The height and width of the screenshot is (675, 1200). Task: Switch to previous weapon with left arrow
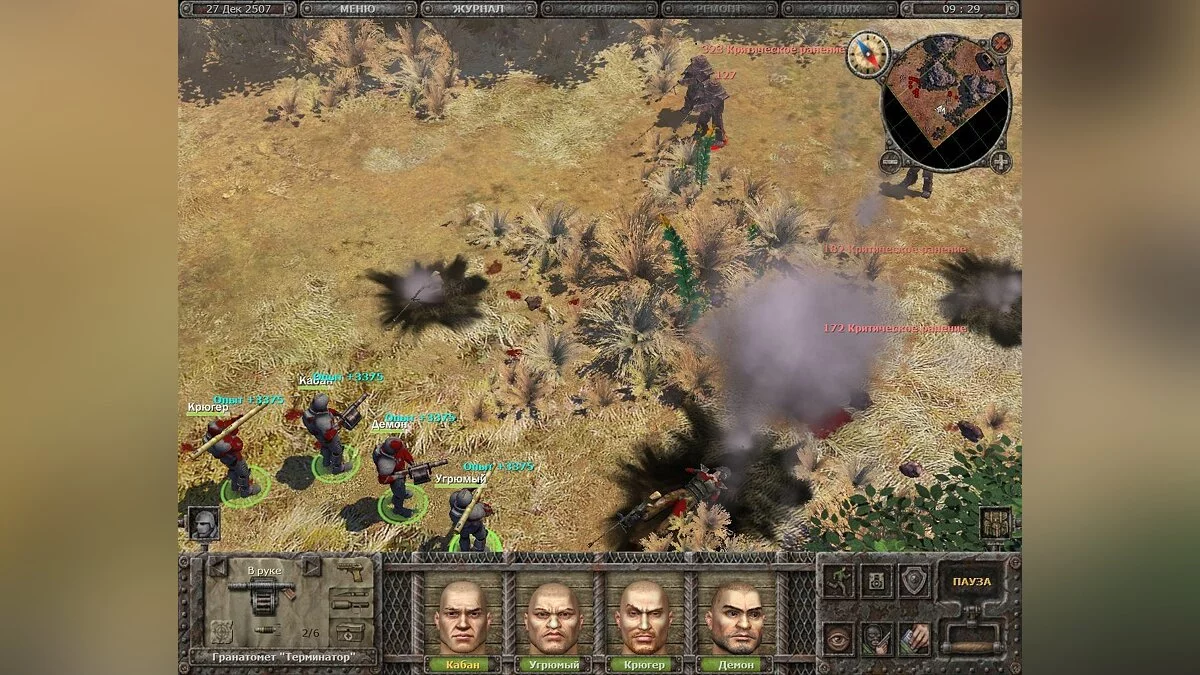[x=219, y=568]
